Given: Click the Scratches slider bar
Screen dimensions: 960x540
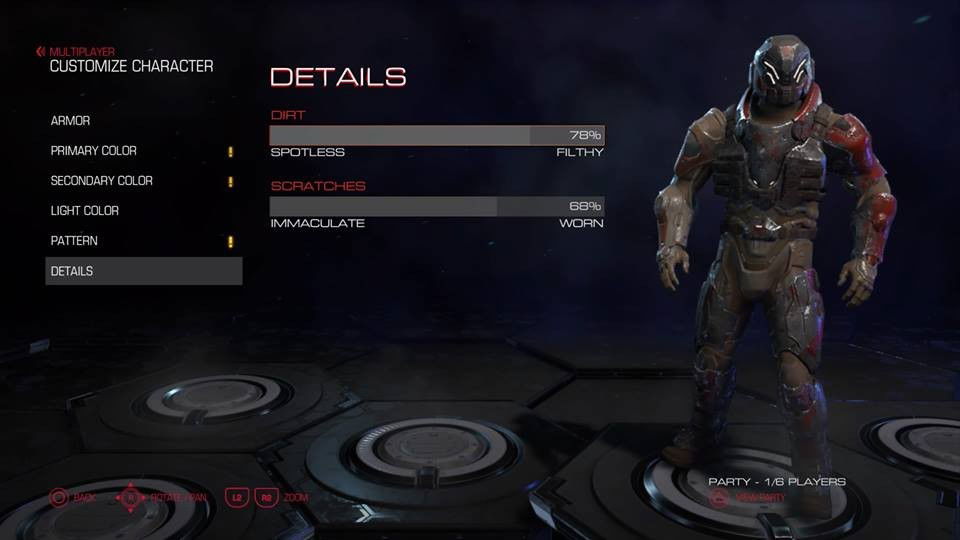Looking at the screenshot, I should click(x=437, y=206).
